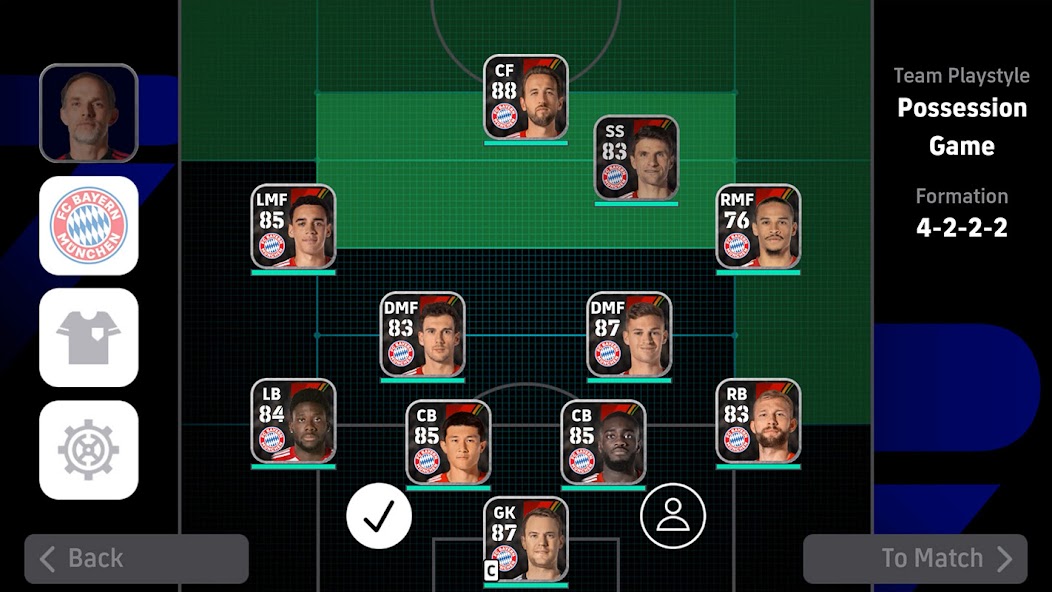The image size is (1052, 592).
Task: Select the DMF player card rated 83
Action: pyautogui.click(x=422, y=334)
